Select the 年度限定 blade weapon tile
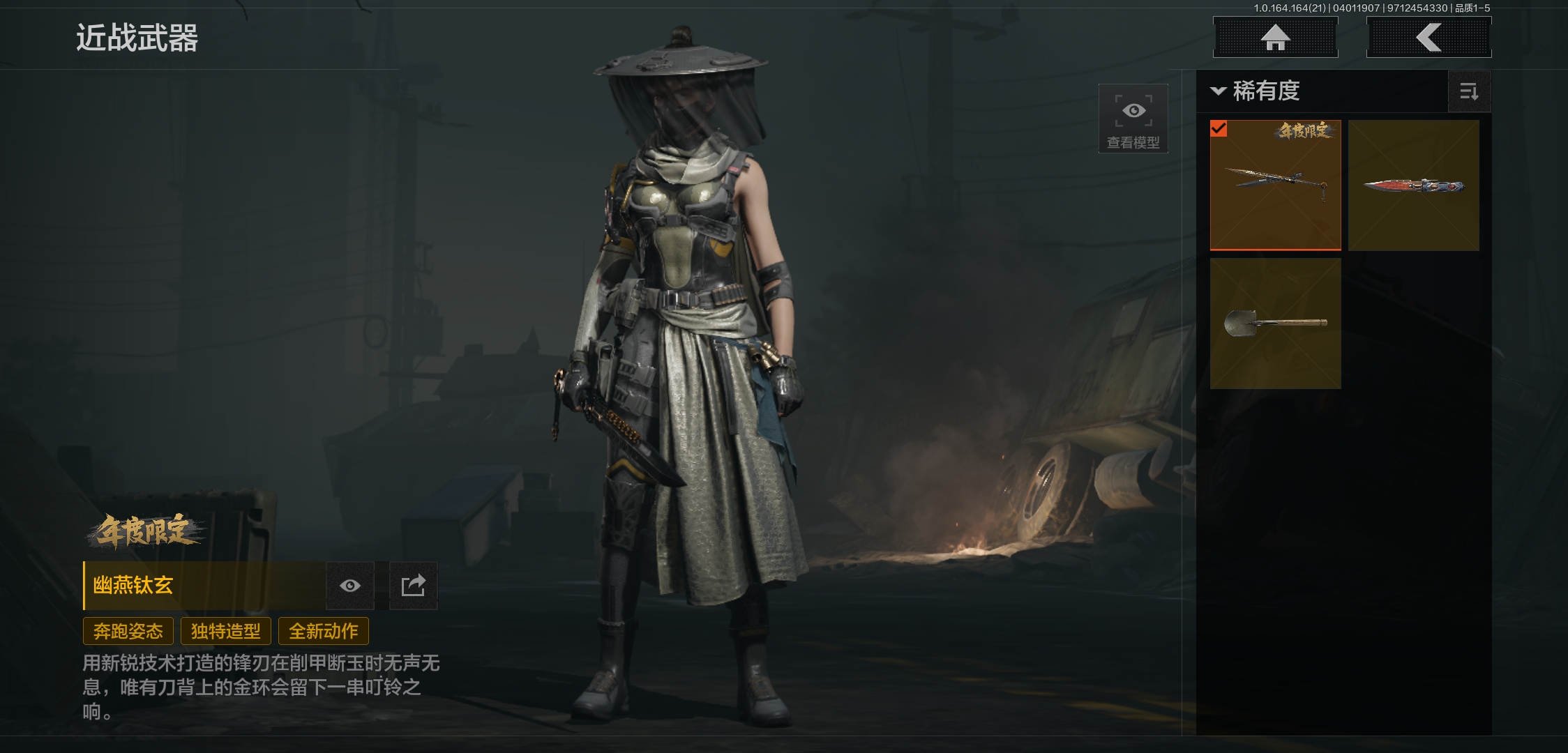Viewport: 1568px width, 753px height. [x=1275, y=185]
